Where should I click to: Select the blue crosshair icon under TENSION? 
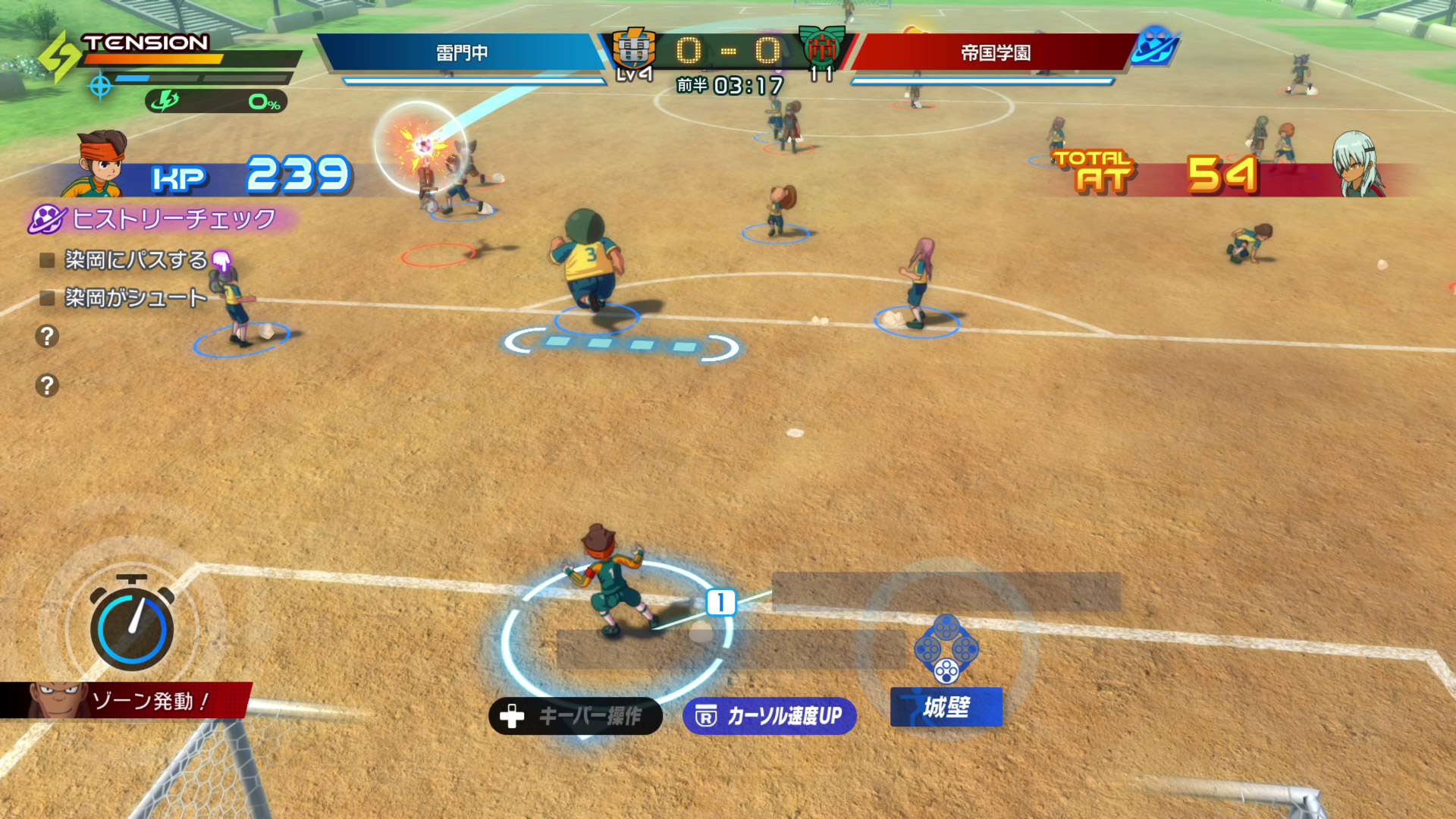coord(100,86)
